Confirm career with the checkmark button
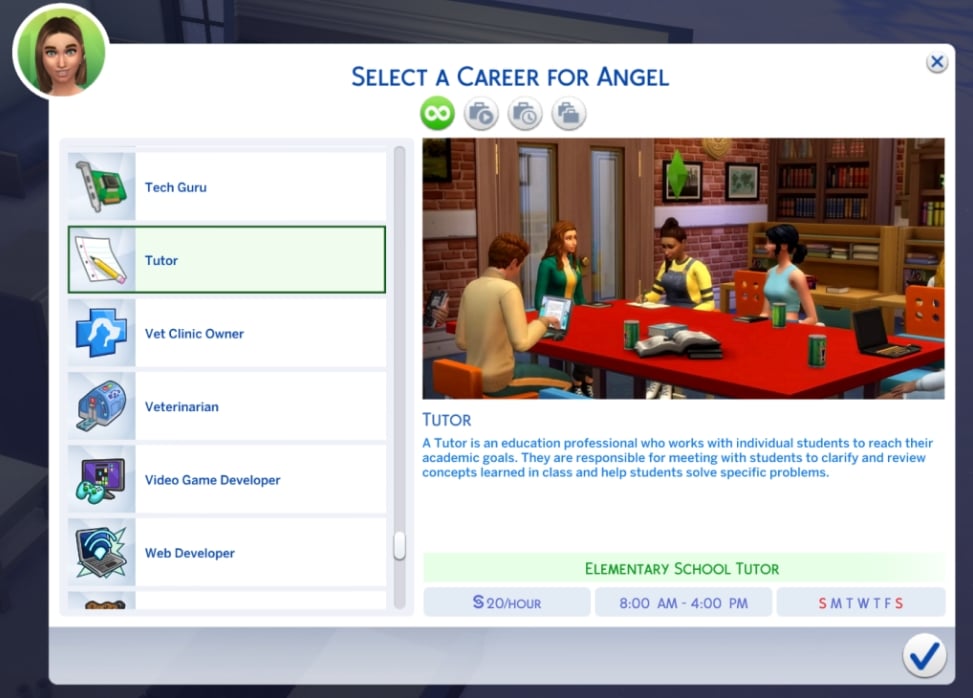This screenshot has width=973, height=698. [x=924, y=655]
